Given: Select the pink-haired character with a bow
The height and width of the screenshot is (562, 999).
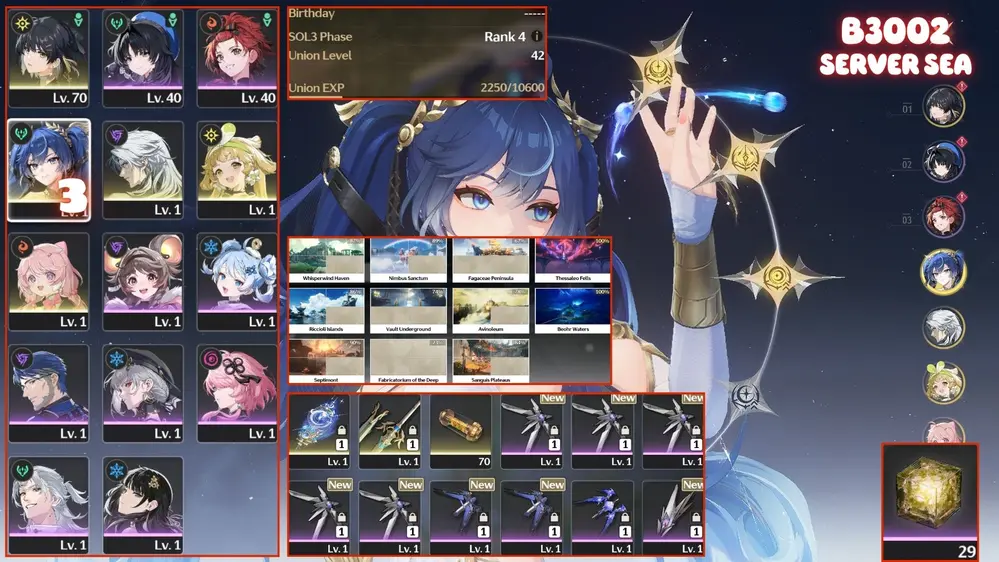Looking at the screenshot, I should click(x=48, y=281).
